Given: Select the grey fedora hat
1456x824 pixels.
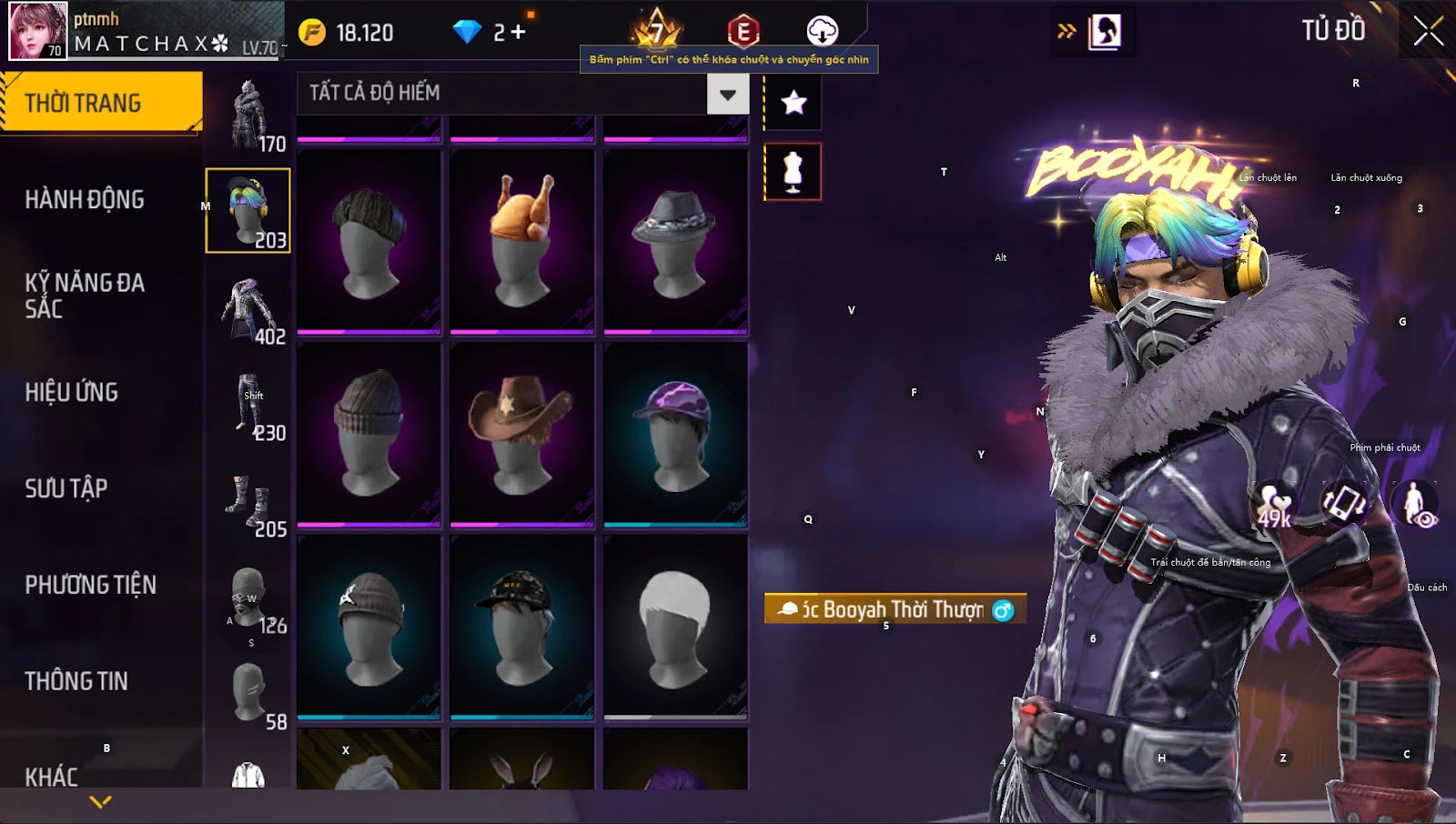Looking at the screenshot, I should (x=675, y=241).
